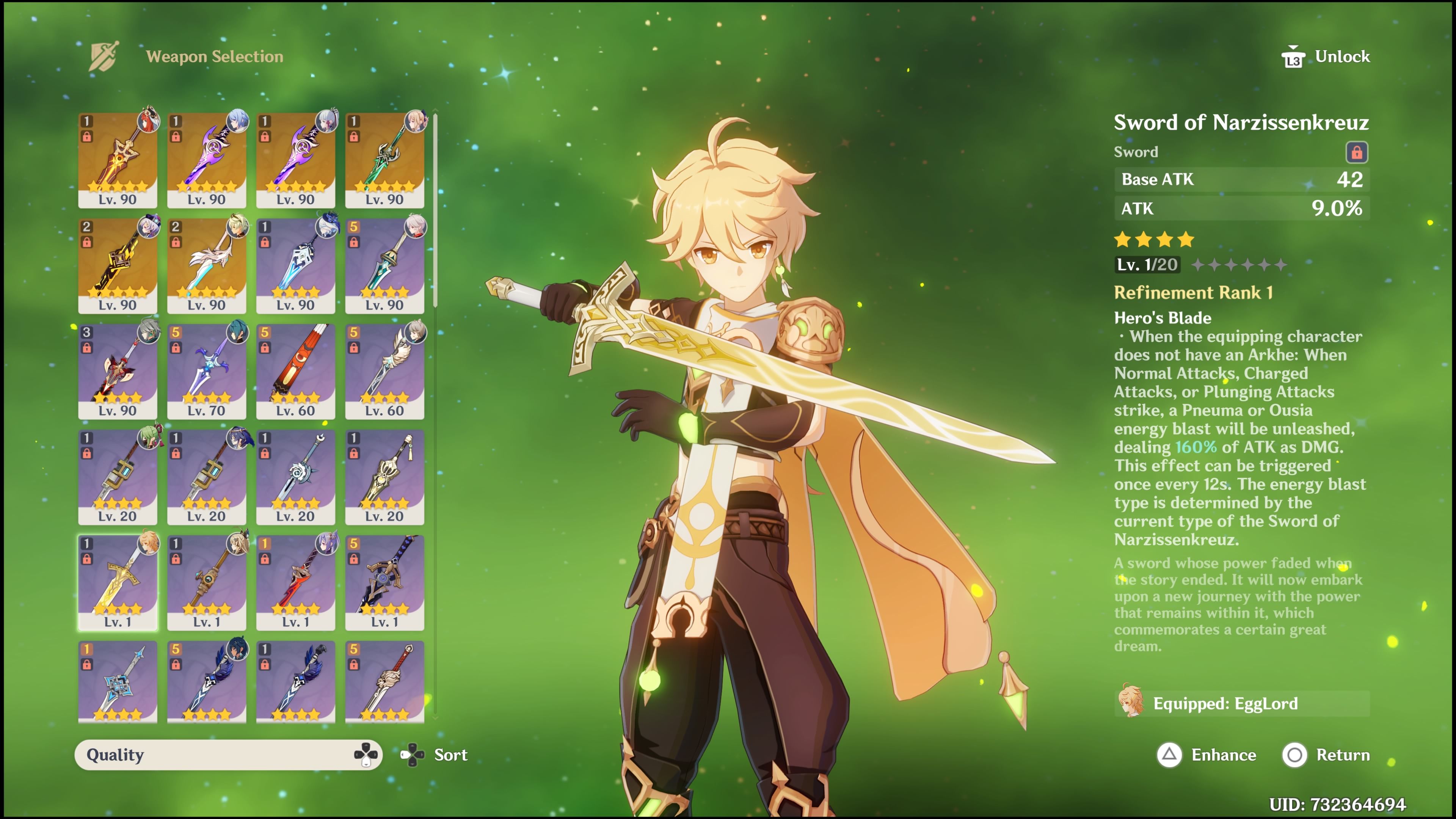
Task: Toggle the lock icon beside Sword type
Action: (x=1356, y=152)
